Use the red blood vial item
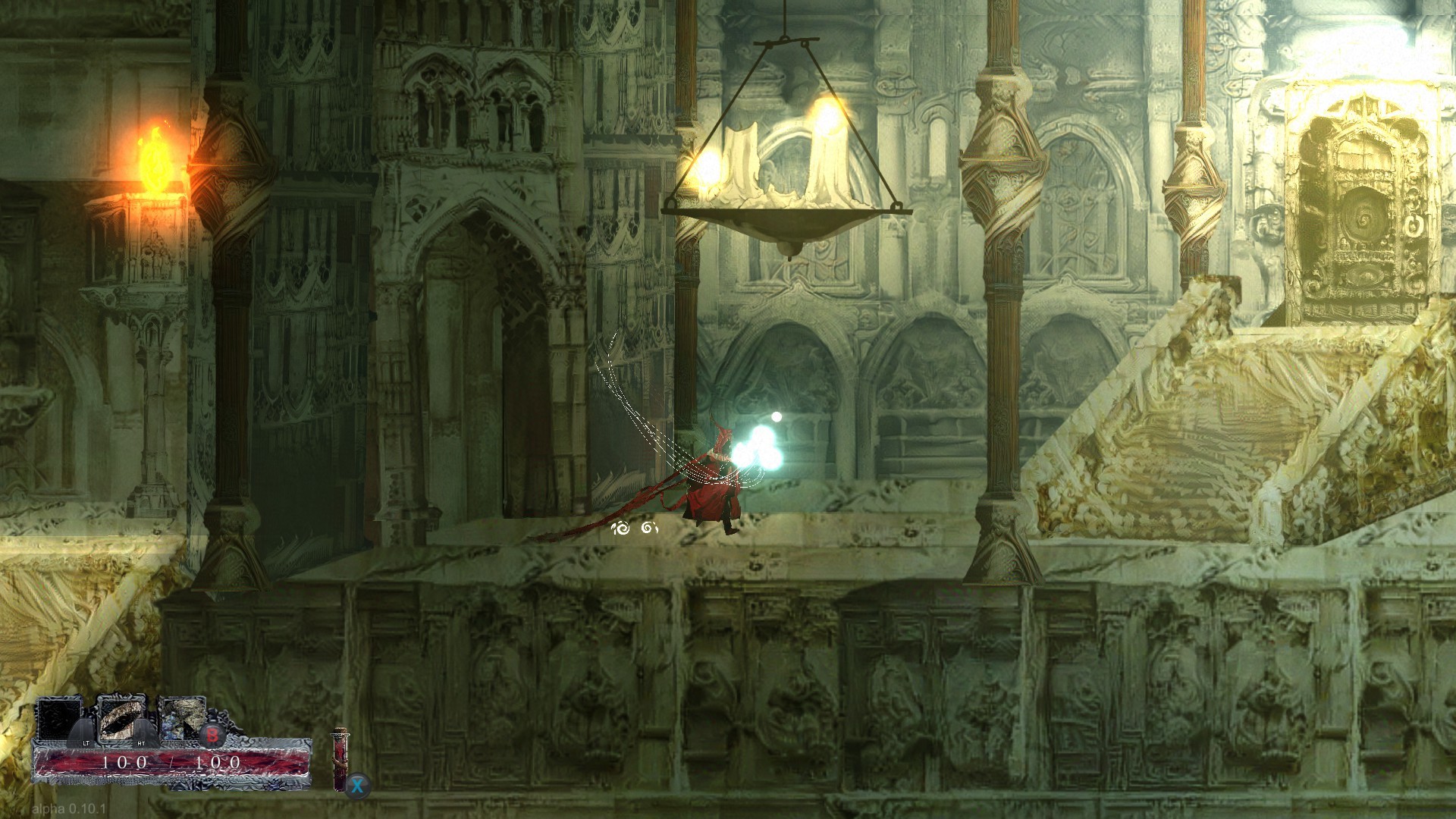This screenshot has height=819, width=1456. (x=340, y=760)
